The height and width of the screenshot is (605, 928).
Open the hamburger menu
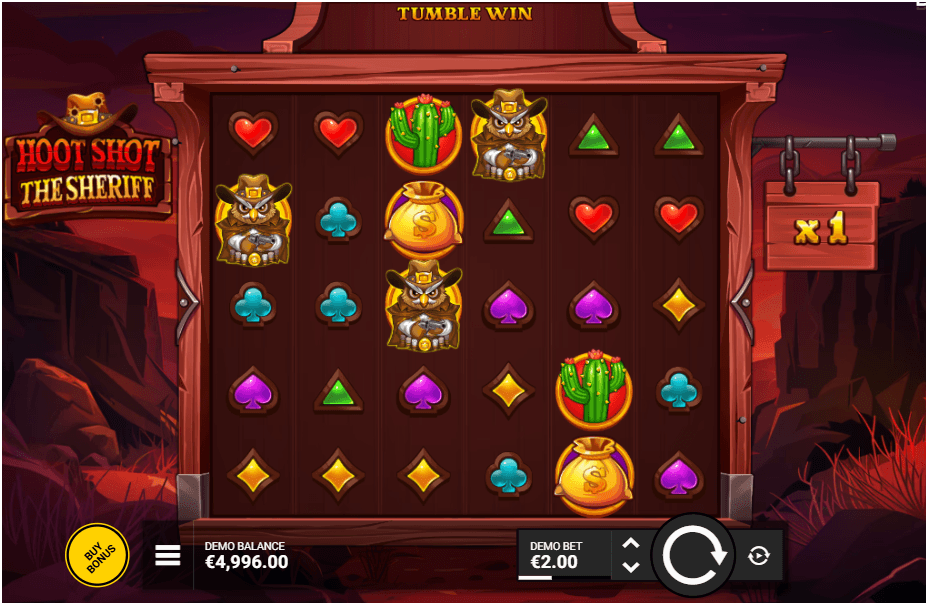[x=168, y=555]
